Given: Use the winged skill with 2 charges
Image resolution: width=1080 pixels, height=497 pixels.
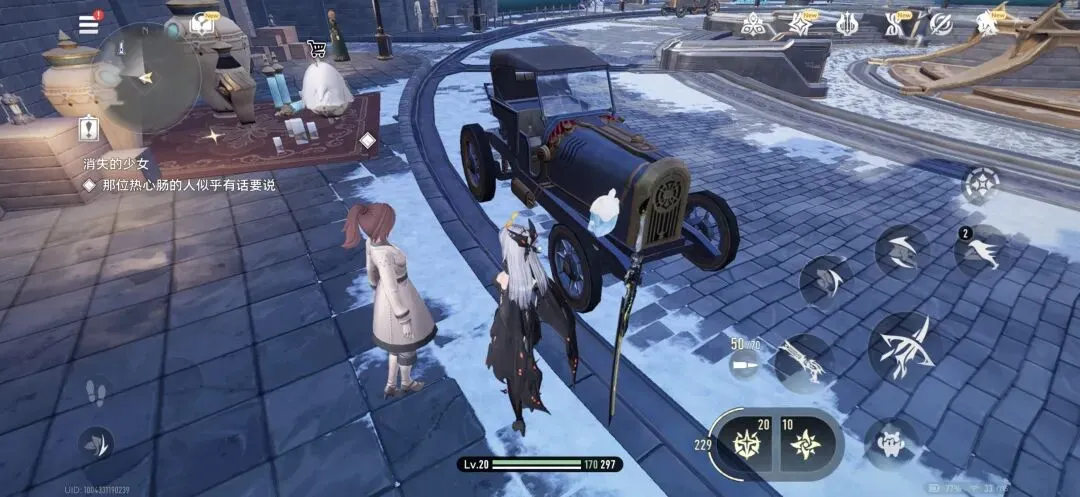Looking at the screenshot, I should click(980, 252).
